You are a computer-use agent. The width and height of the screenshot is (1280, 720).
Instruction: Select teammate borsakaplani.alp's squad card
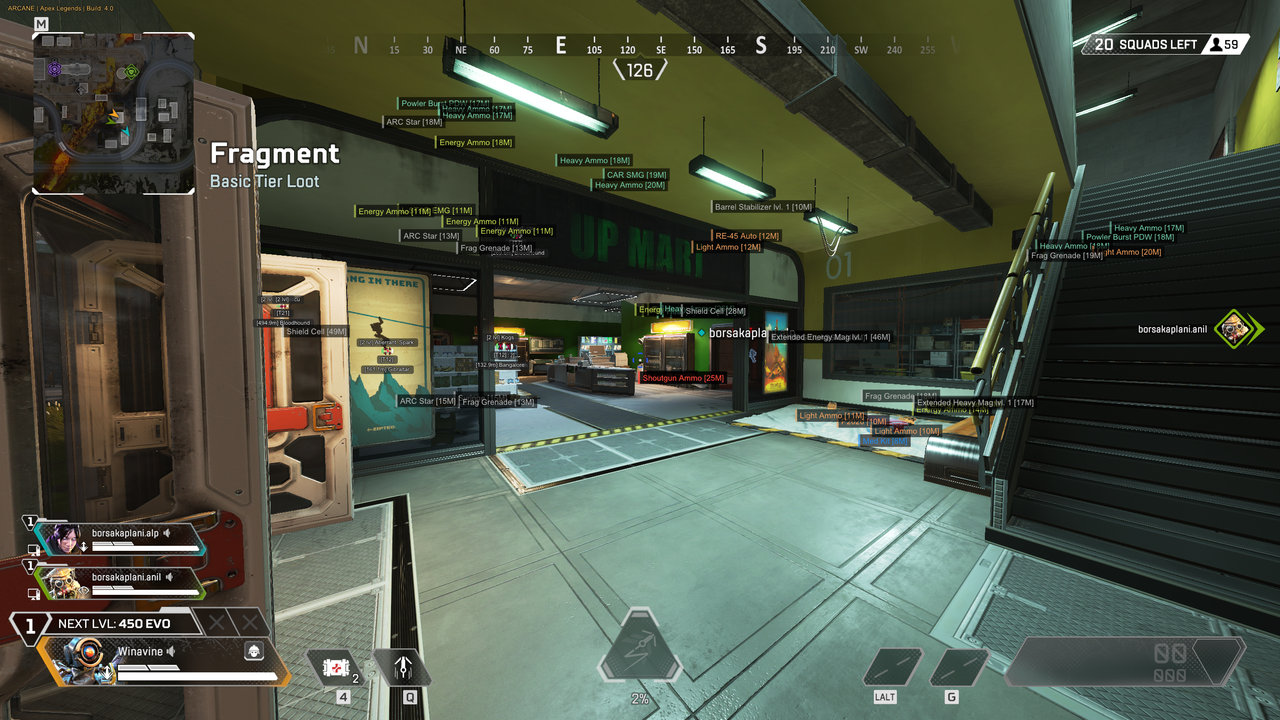coord(118,539)
